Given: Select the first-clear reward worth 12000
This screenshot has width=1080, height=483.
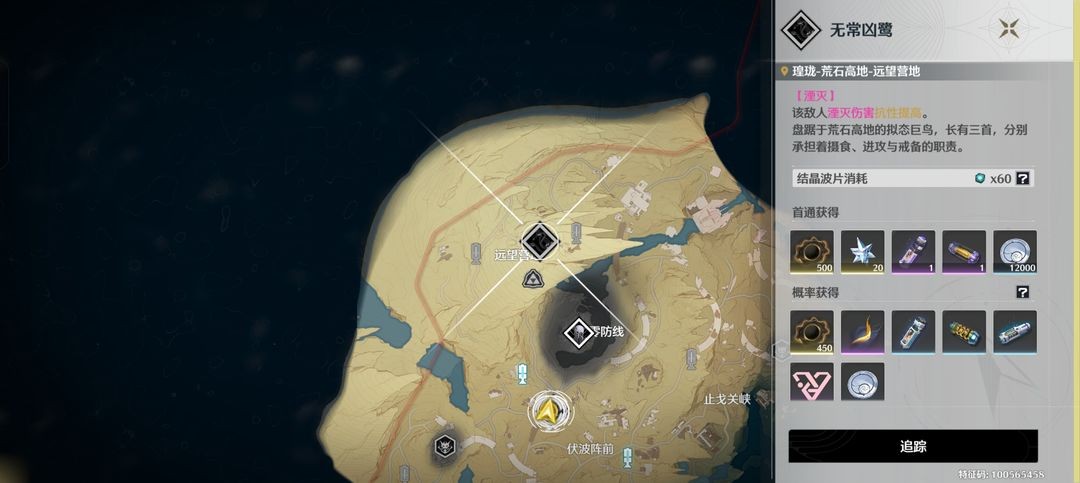Looking at the screenshot, I should point(1014,251).
